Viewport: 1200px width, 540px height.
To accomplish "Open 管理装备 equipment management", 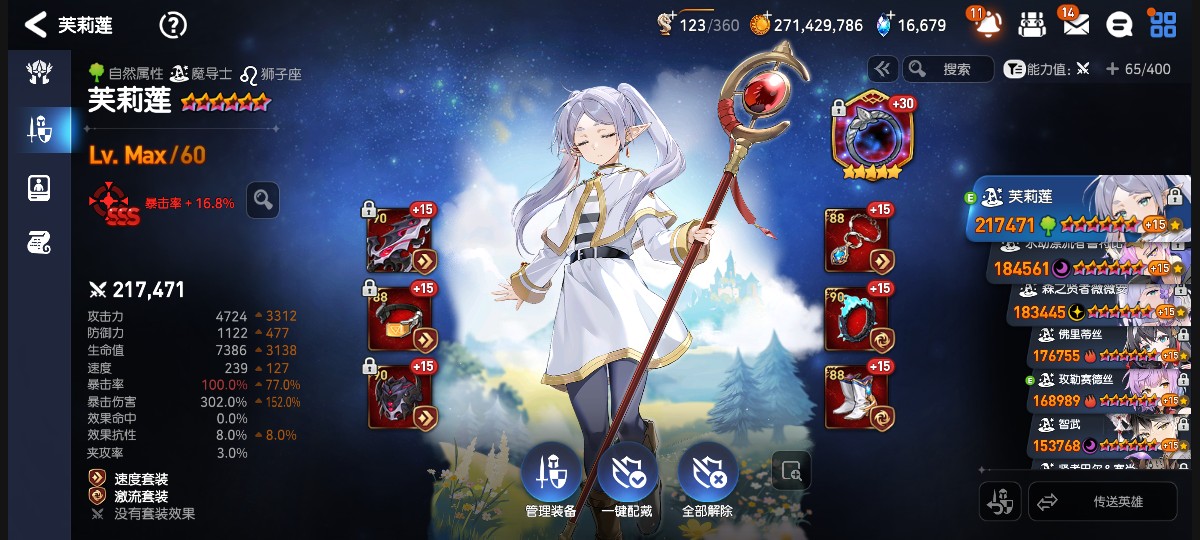I will click(x=551, y=475).
